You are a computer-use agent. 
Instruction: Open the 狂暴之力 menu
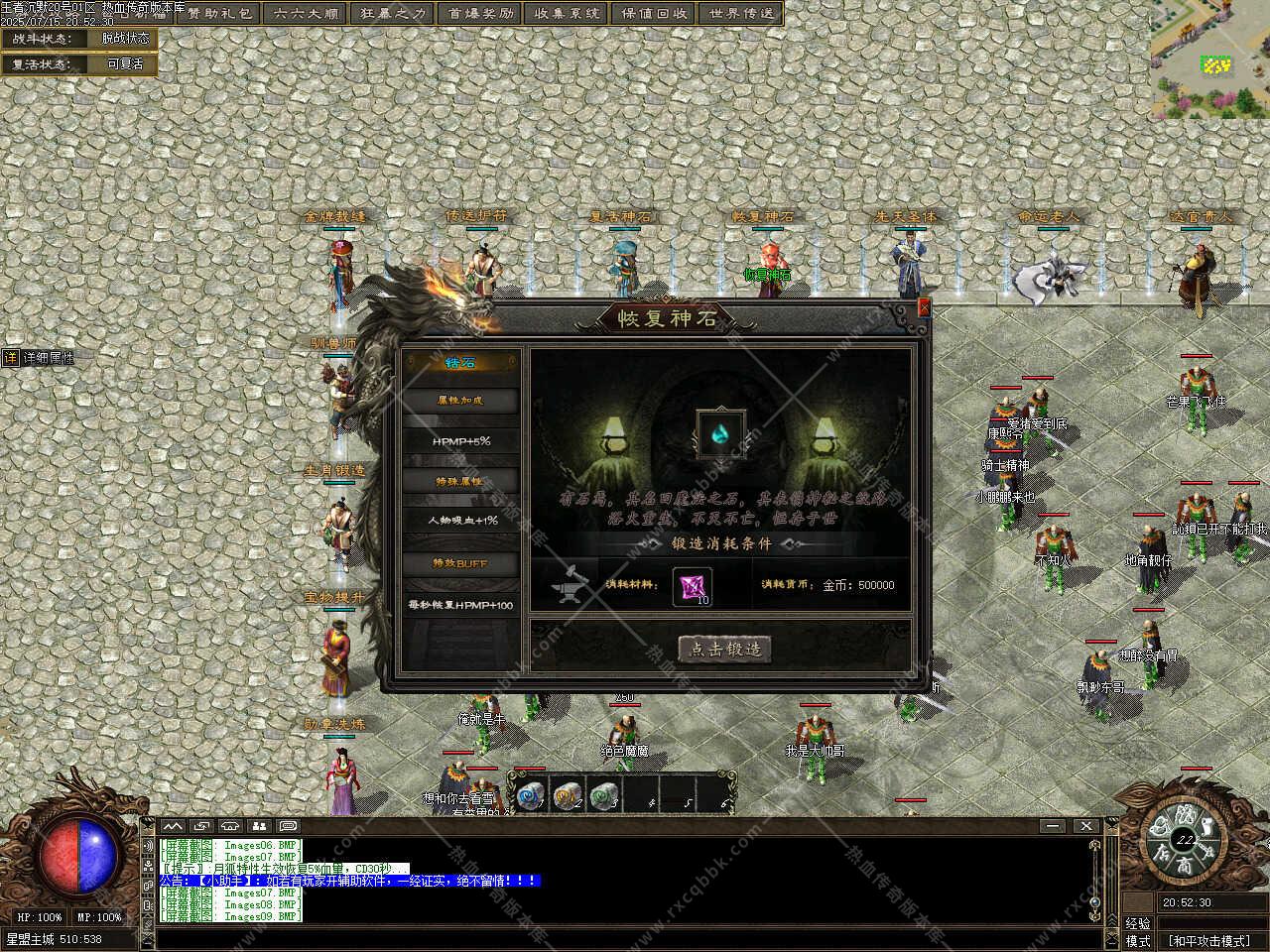pyautogui.click(x=393, y=13)
